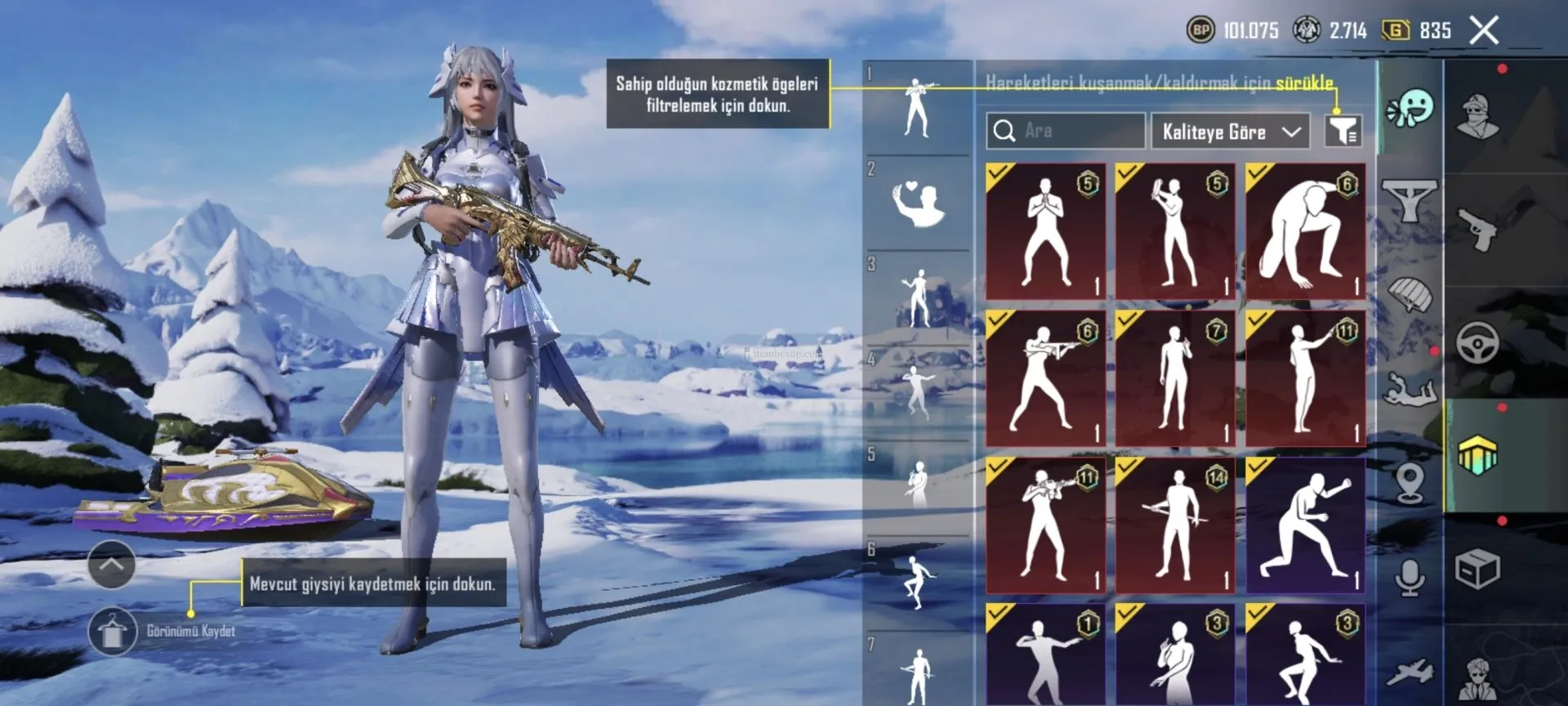Screen dimensions: 1568x706
Task: Open the pistol weapon skins tab
Action: click(x=1478, y=230)
